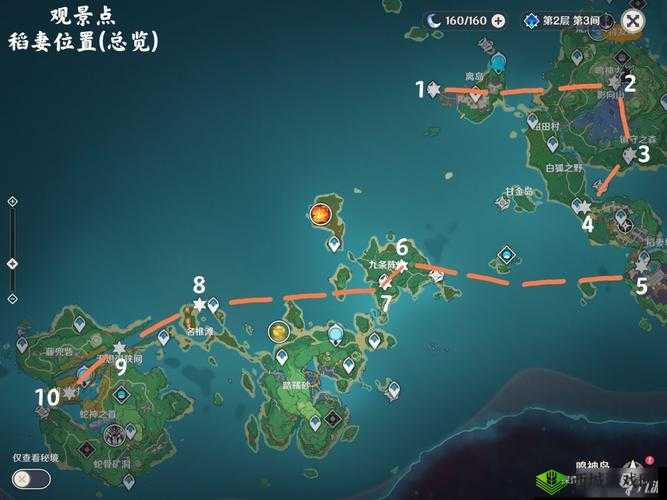Open the region selector in the bottom-right corner
667x500 pixels.
[632, 472]
